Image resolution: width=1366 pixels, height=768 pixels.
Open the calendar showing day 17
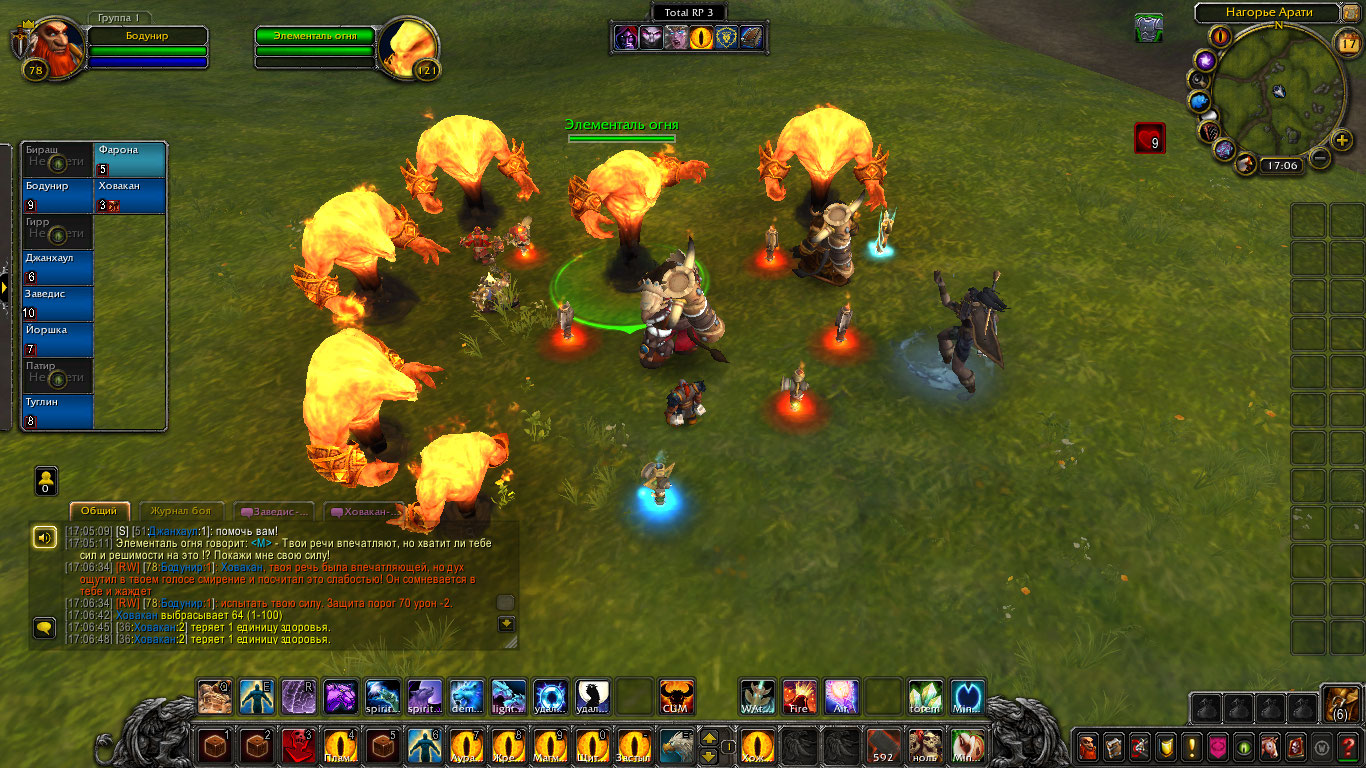coord(1347,41)
